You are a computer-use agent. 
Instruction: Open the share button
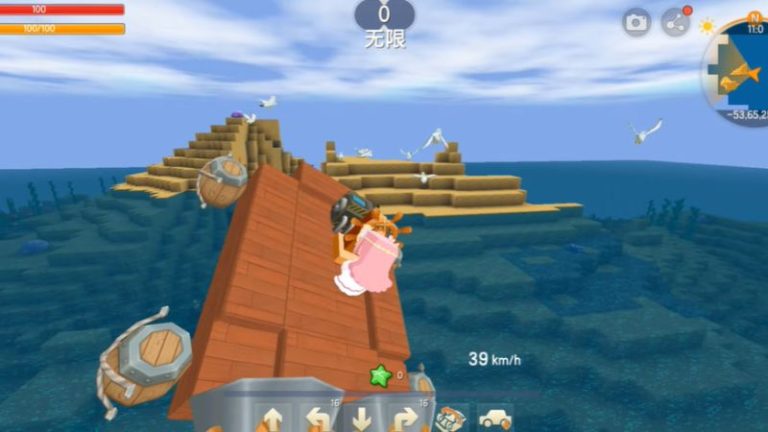pyautogui.click(x=676, y=22)
